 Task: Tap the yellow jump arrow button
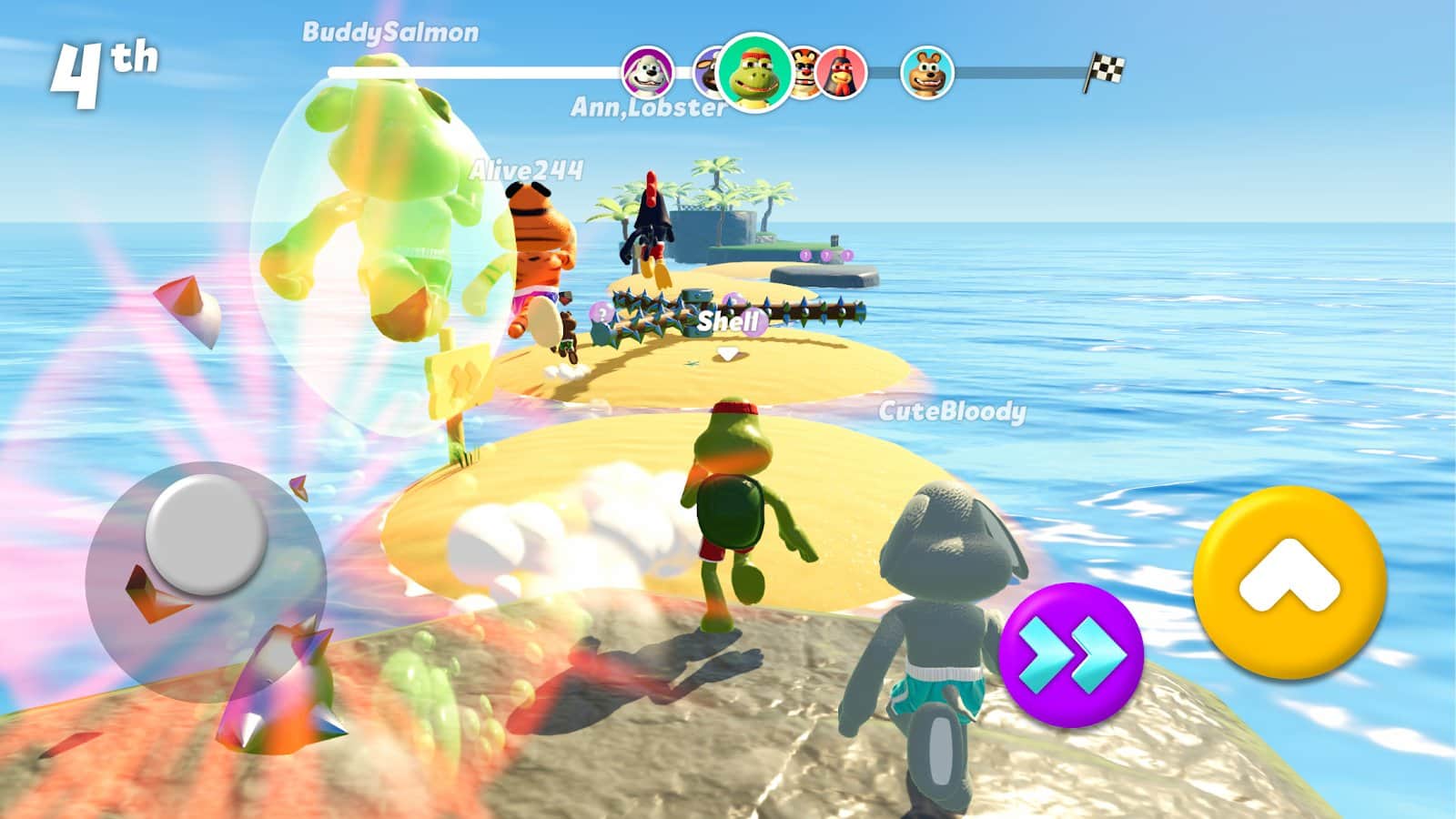coord(1289,581)
